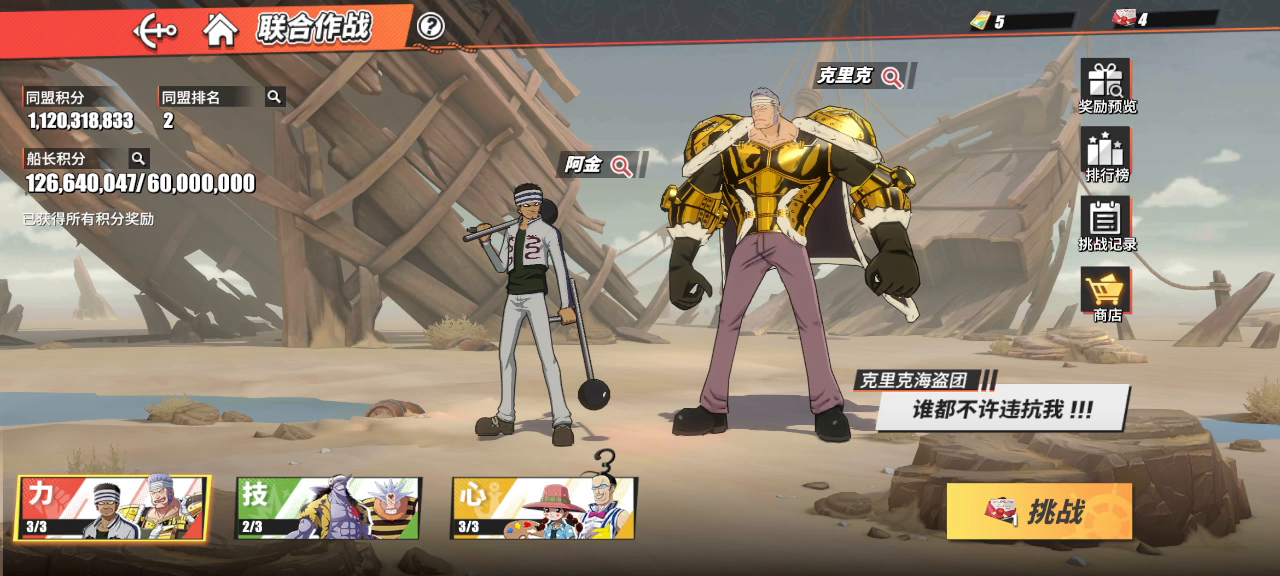Switch to the yellow 心 team tab
The width and height of the screenshot is (1280, 576).
pos(544,508)
